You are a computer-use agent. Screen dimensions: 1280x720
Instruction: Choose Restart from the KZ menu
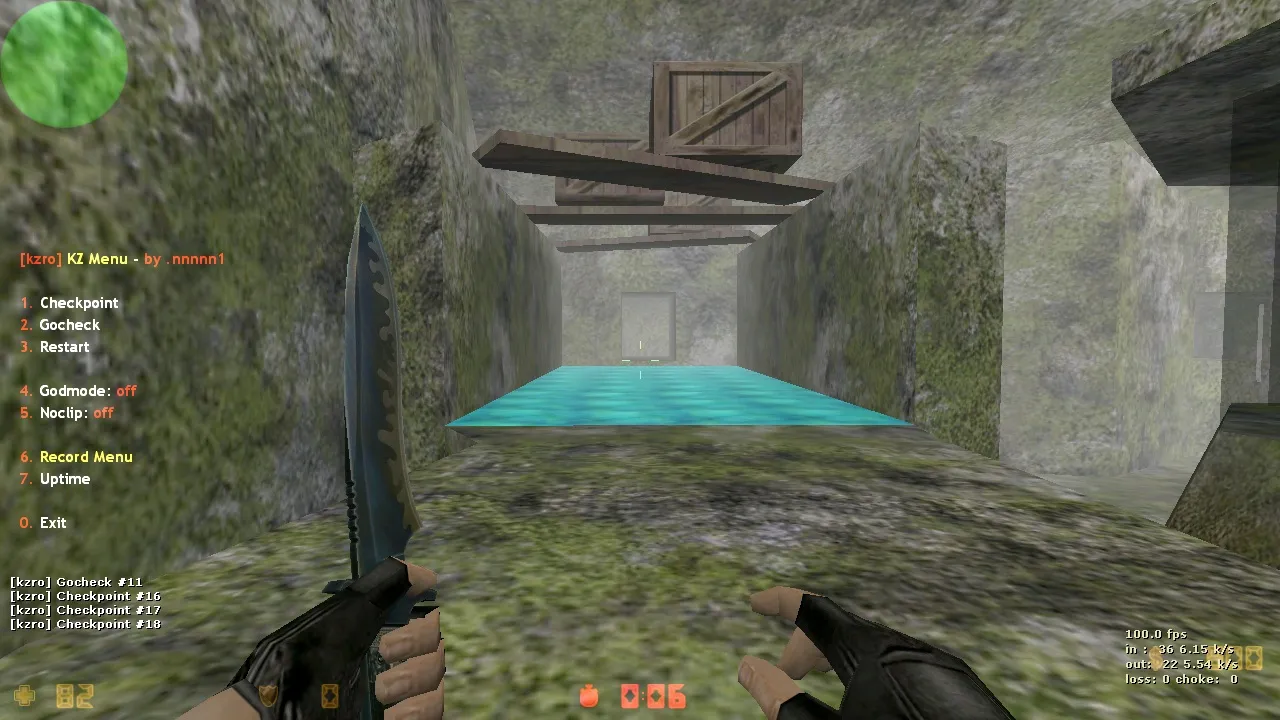pyautogui.click(x=64, y=346)
